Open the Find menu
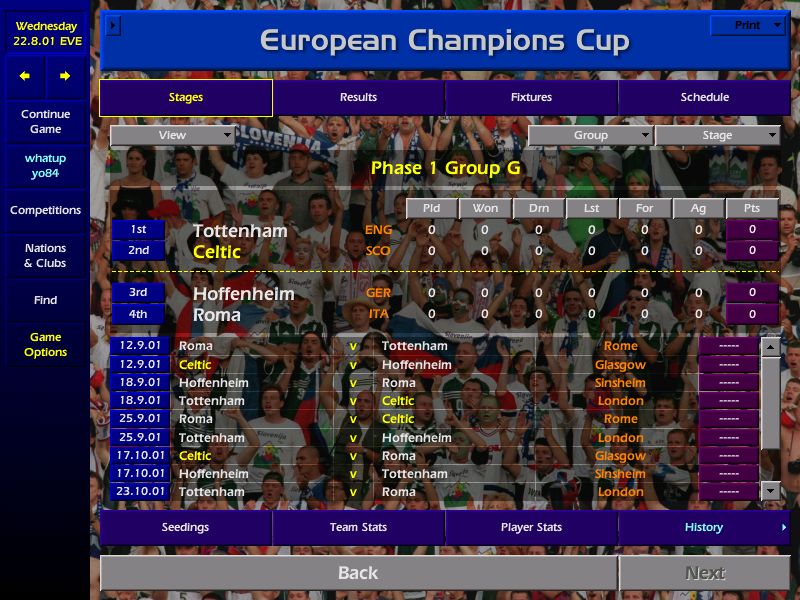The width and height of the screenshot is (800, 600). pos(45,300)
